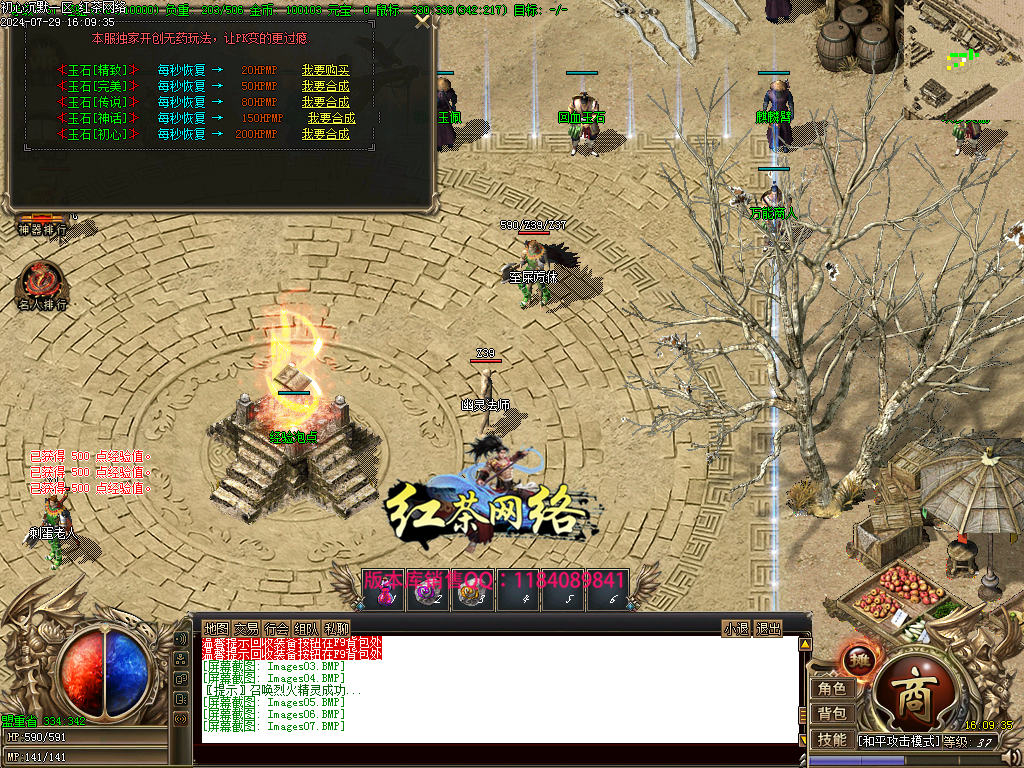Open the 角色 character panel
Viewport: 1024px width, 768px height.
832,689
